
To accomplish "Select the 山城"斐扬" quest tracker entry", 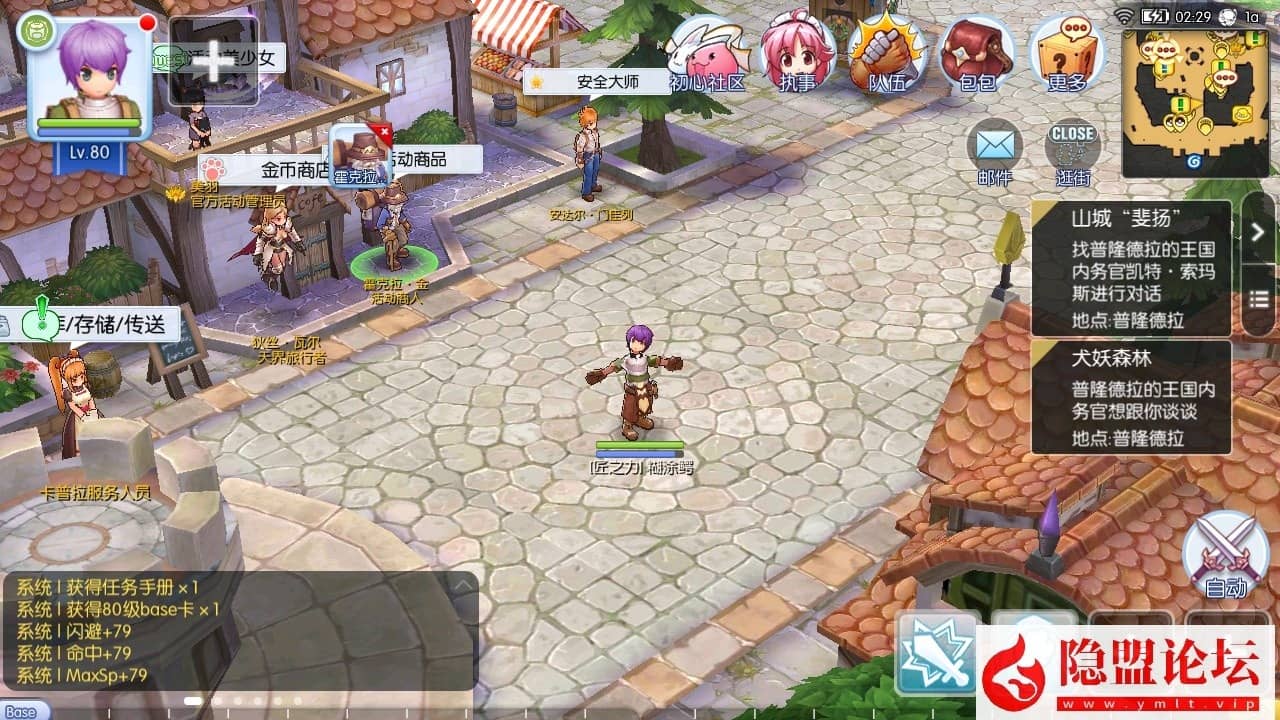I will point(1130,267).
